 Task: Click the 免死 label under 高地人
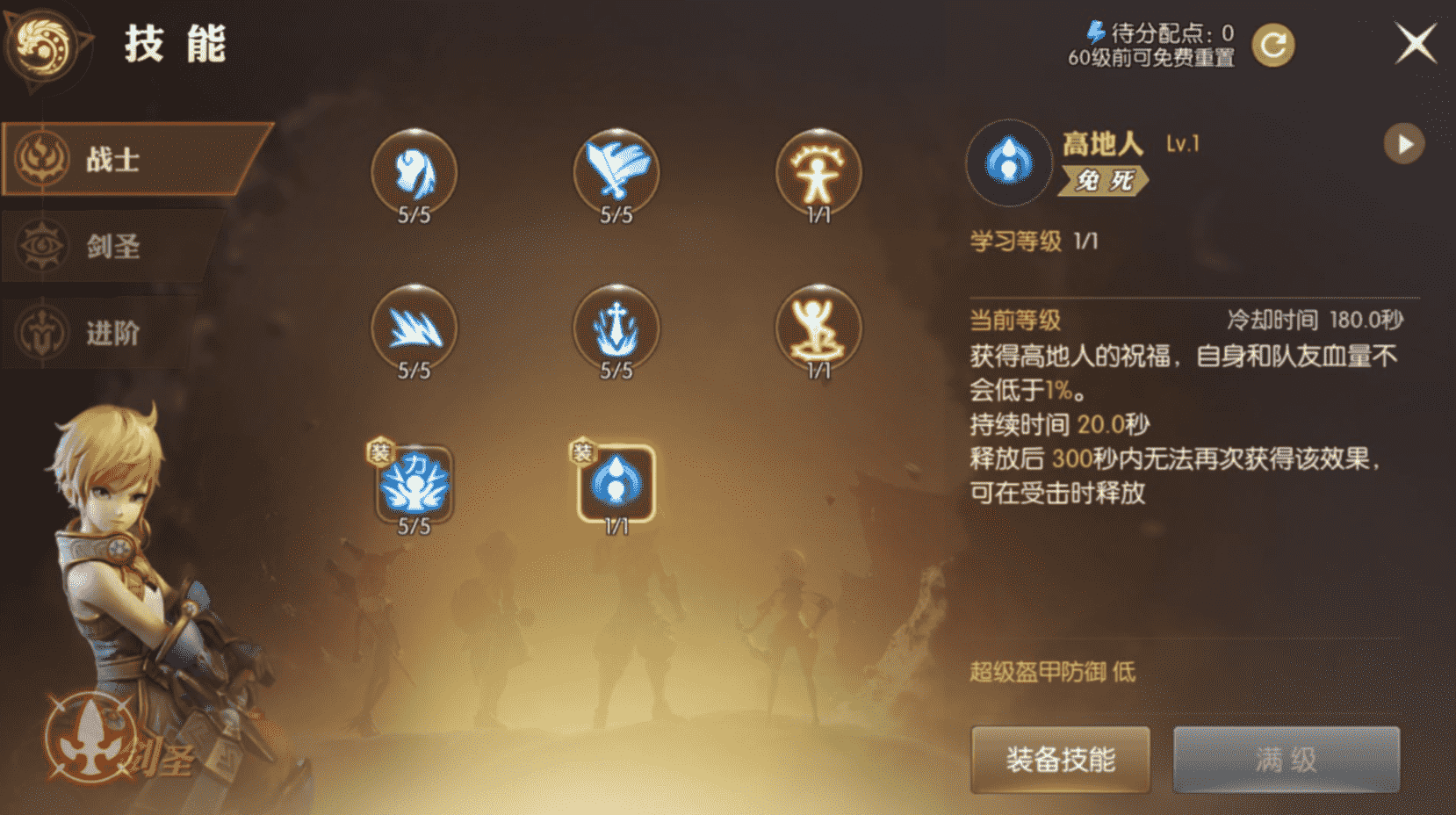point(1104,184)
